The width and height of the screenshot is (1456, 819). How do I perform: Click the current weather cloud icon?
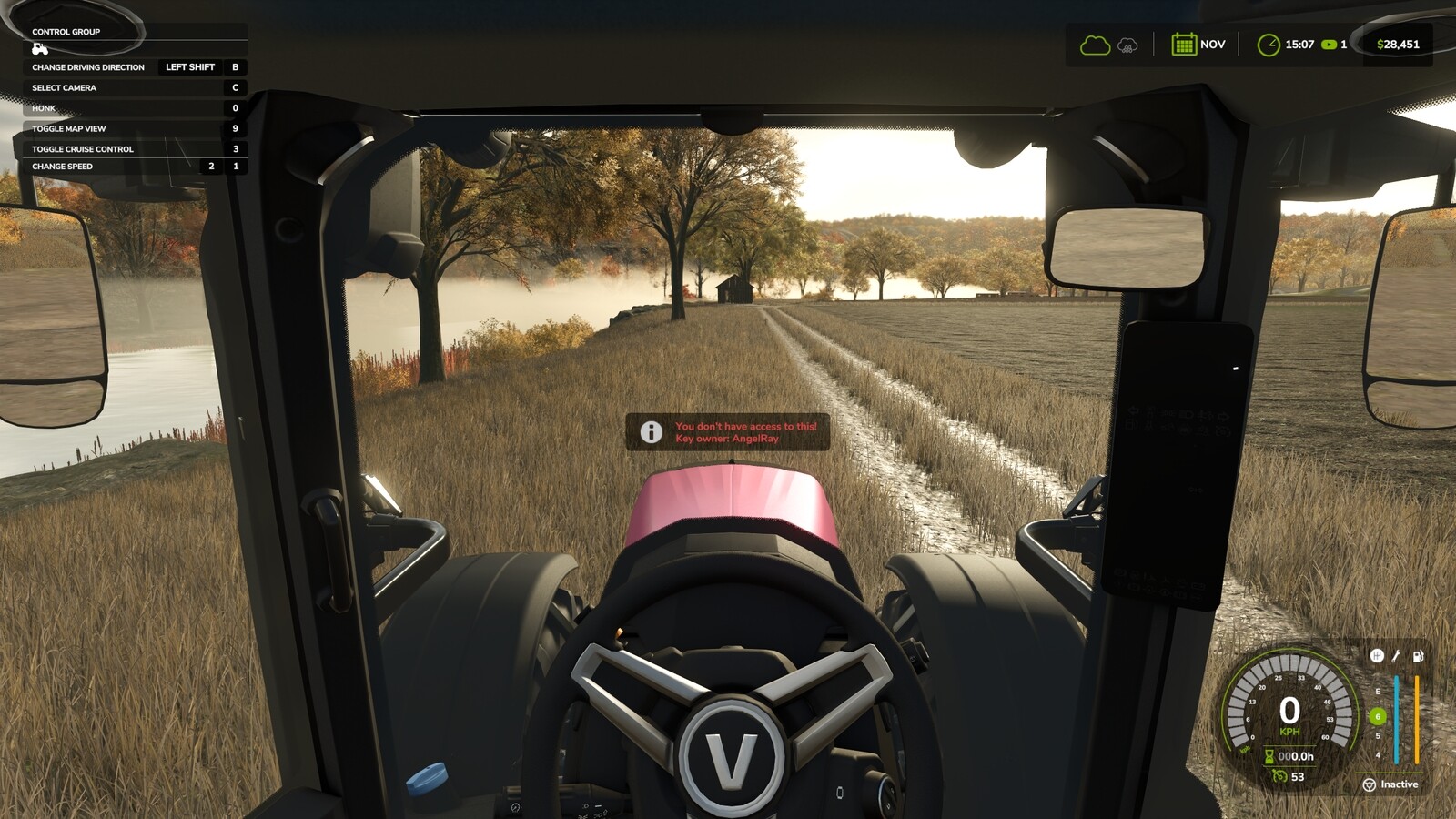point(1096,45)
